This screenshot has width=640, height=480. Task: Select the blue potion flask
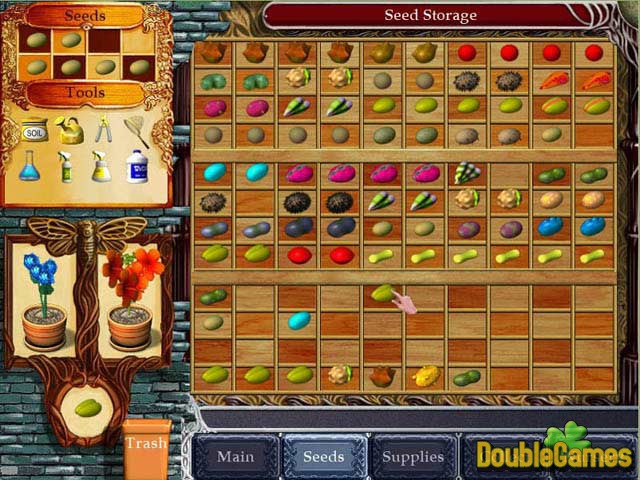(x=30, y=165)
